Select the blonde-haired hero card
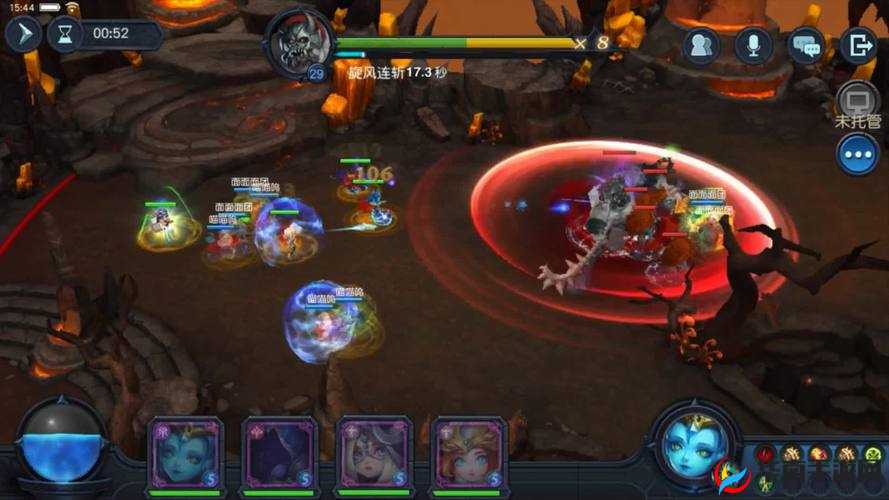This screenshot has height=500, width=889. [469, 453]
